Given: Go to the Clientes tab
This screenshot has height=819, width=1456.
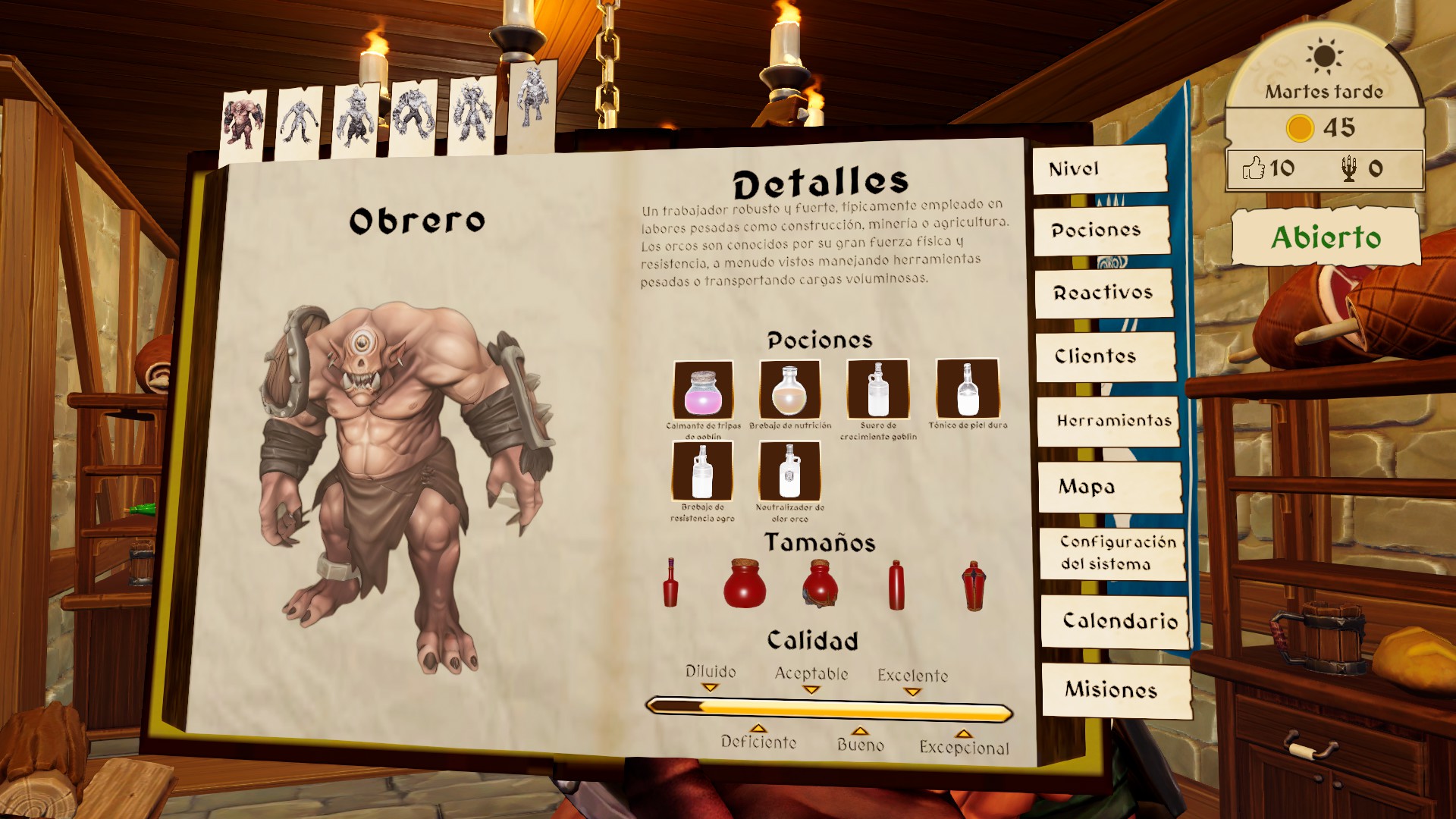Looking at the screenshot, I should point(1105,356).
